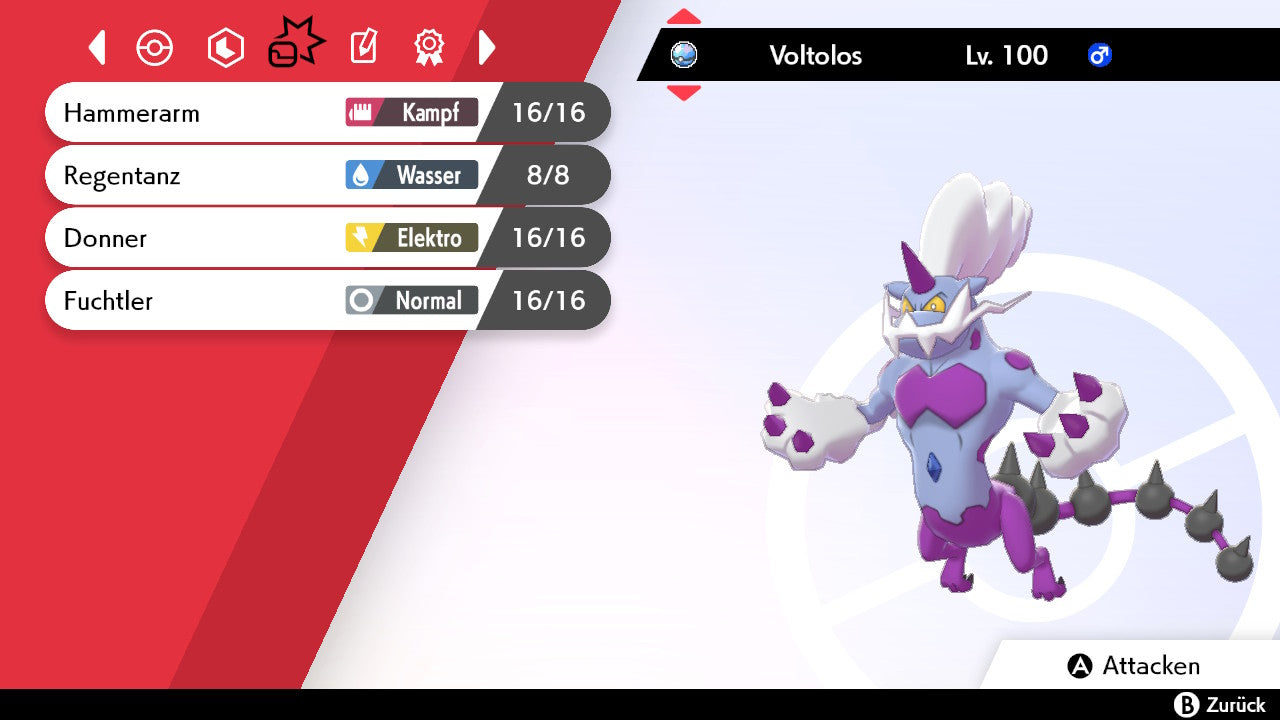Switch to the Poké Ball summary tab
The height and width of the screenshot is (720, 1280).
(x=155, y=48)
